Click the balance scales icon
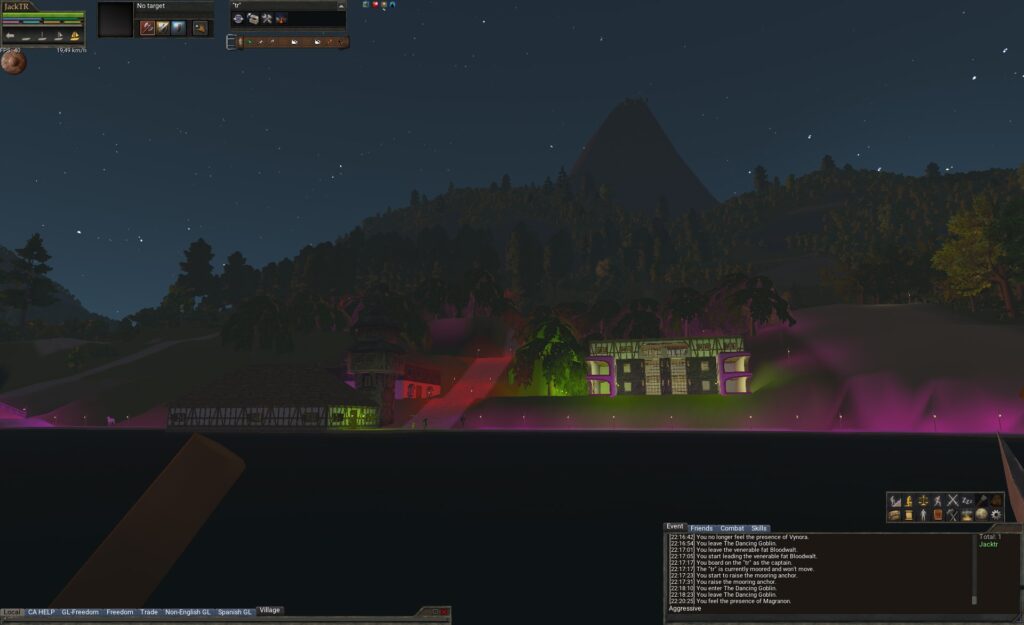This screenshot has width=1024, height=625. 923,500
